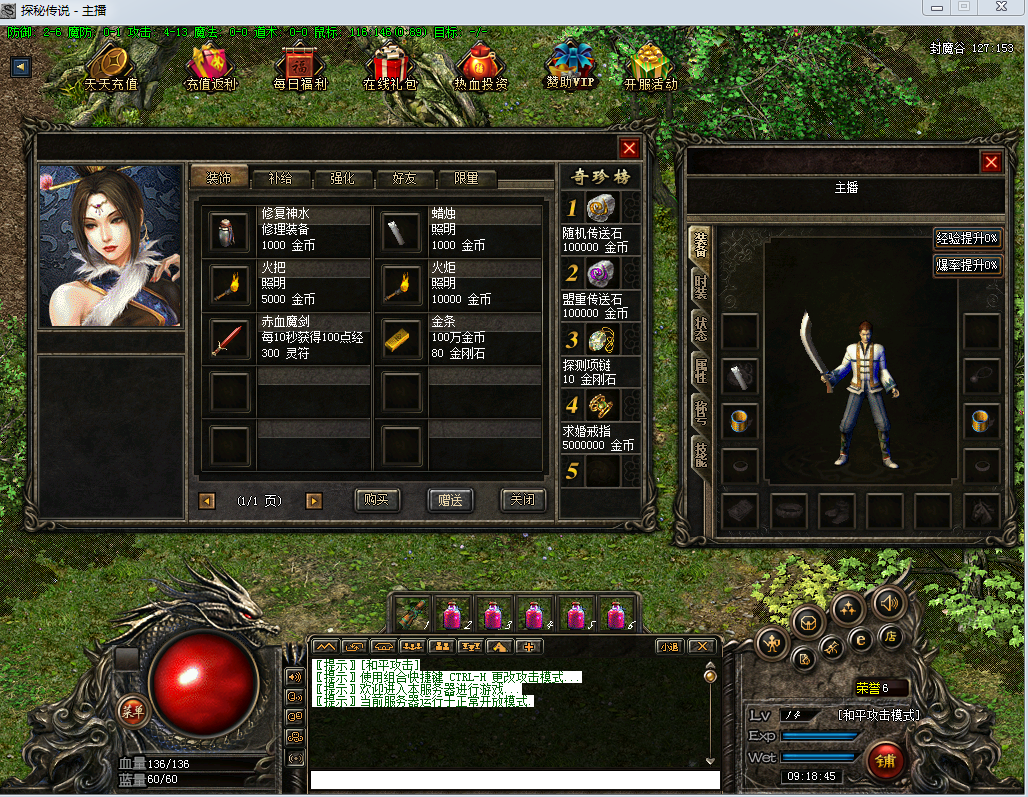Close the shop window
The height and width of the screenshot is (797, 1028).
click(629, 149)
